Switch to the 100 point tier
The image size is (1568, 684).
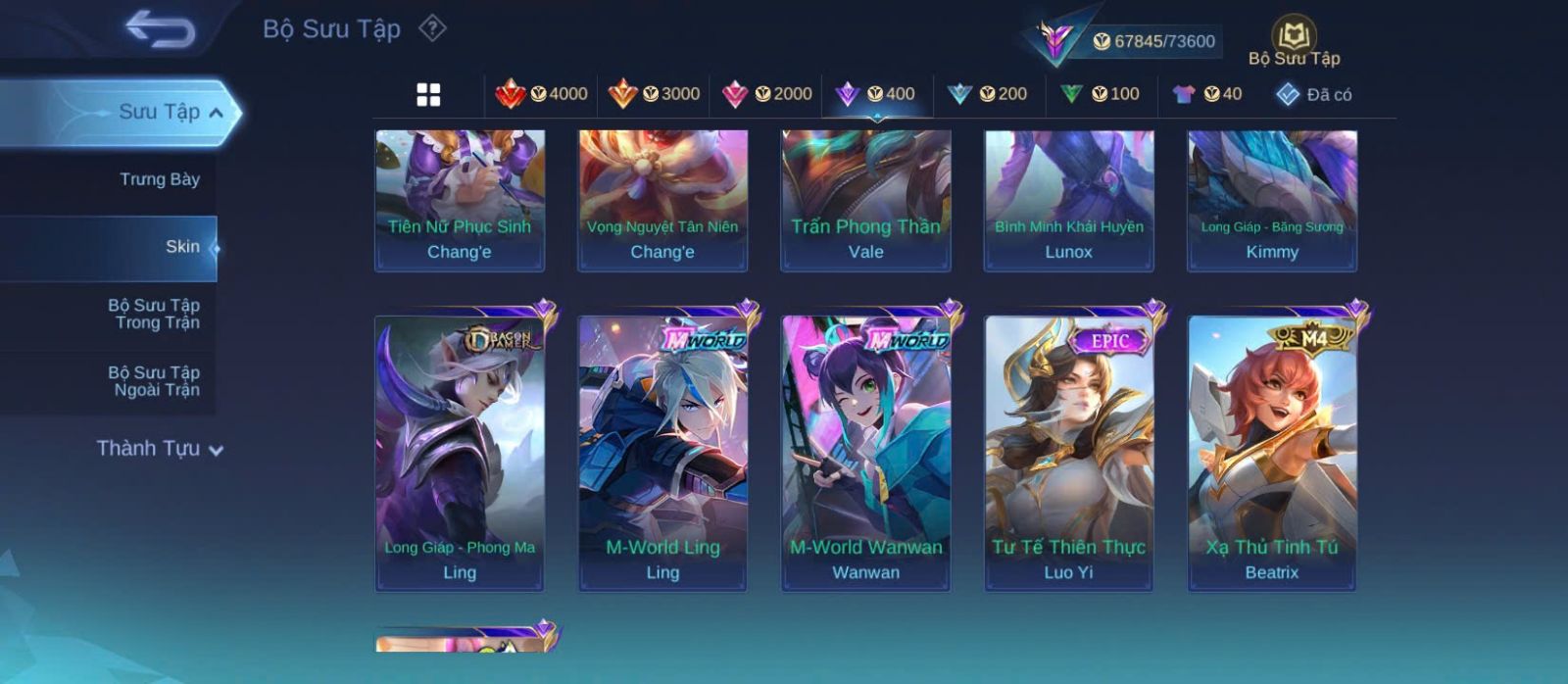[x=1100, y=94]
